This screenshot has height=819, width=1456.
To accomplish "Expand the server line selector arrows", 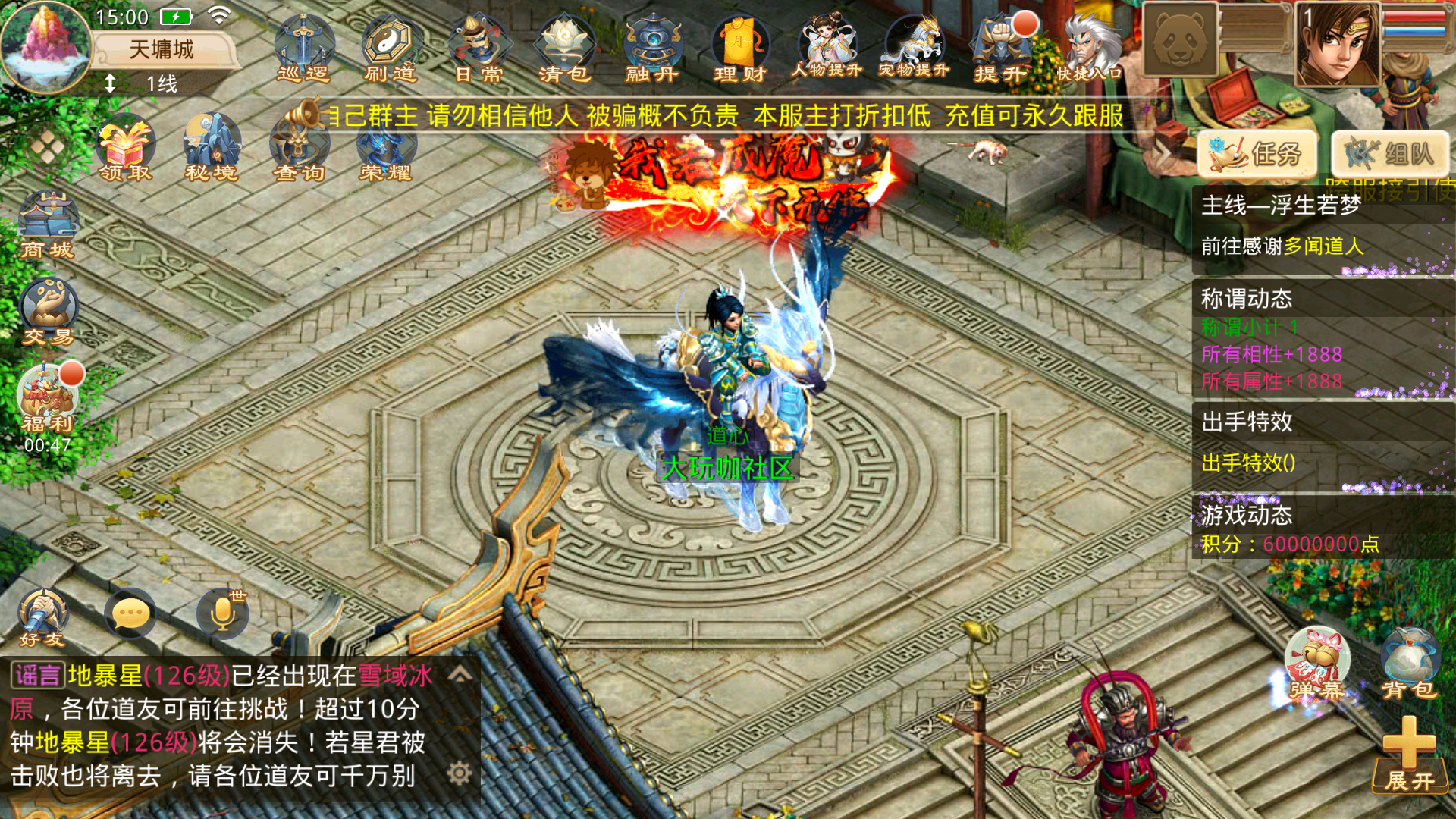I will click(x=108, y=83).
